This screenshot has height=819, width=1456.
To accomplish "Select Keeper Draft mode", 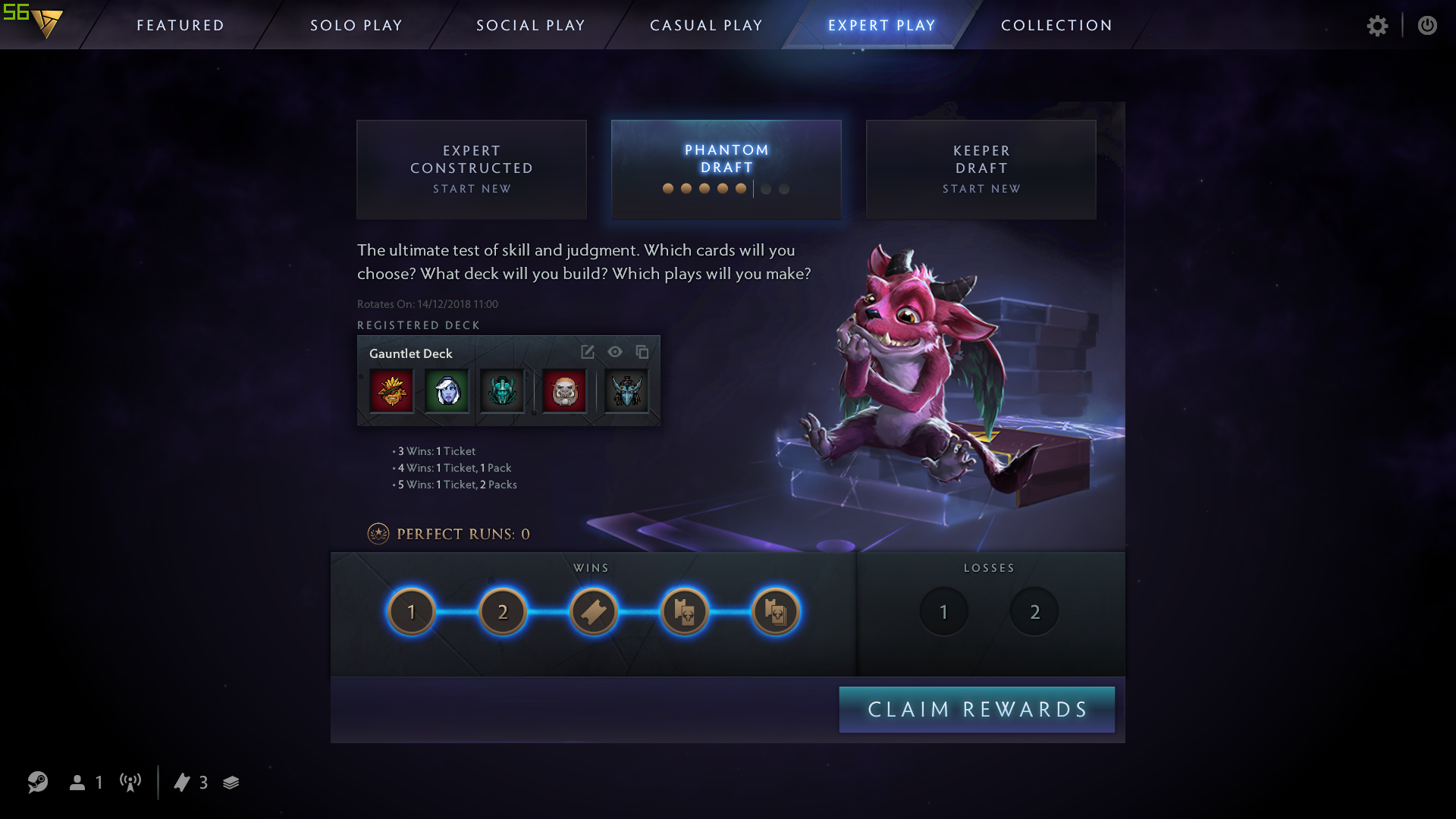I will point(981,168).
